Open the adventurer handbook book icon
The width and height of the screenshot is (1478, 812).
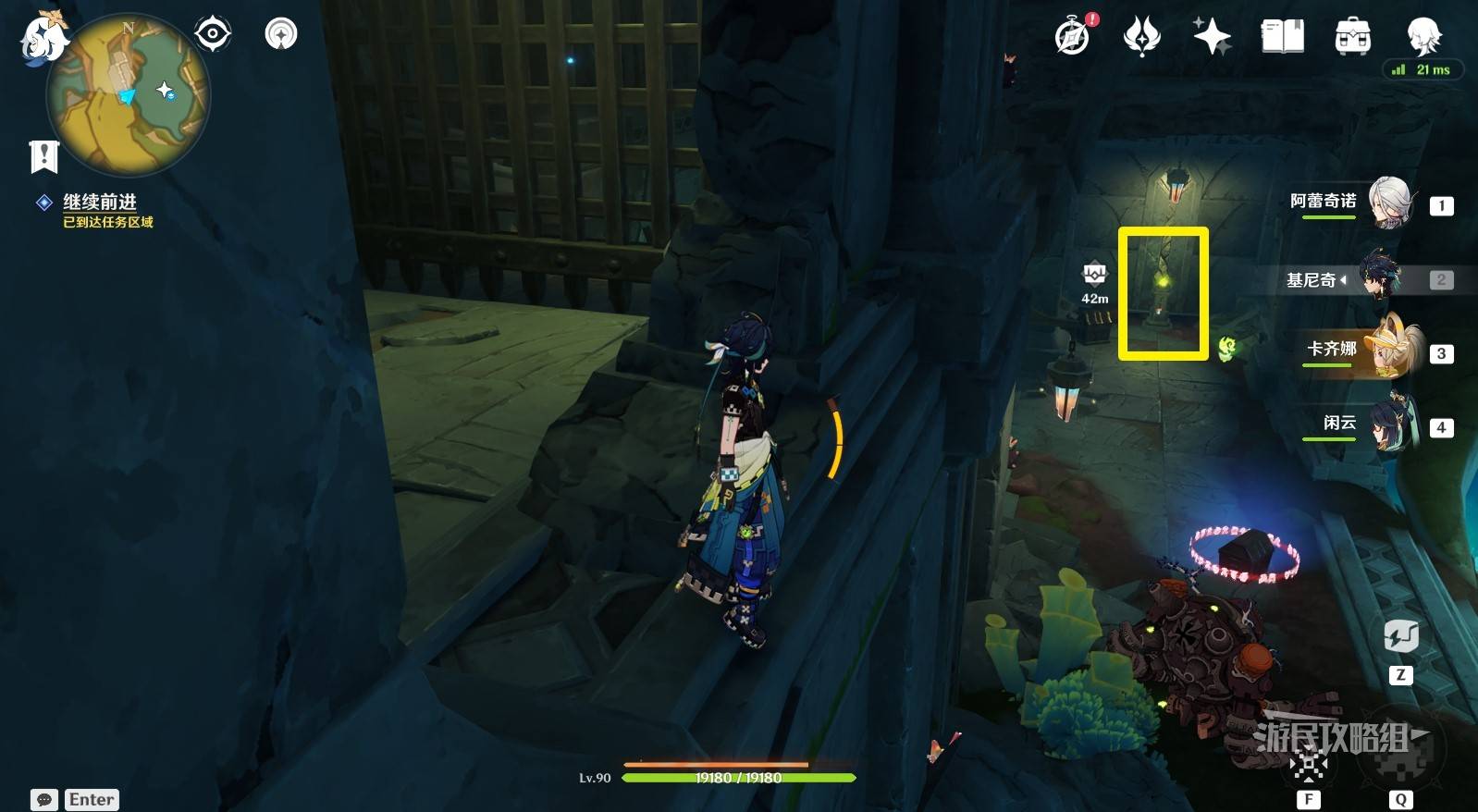click(x=1283, y=36)
